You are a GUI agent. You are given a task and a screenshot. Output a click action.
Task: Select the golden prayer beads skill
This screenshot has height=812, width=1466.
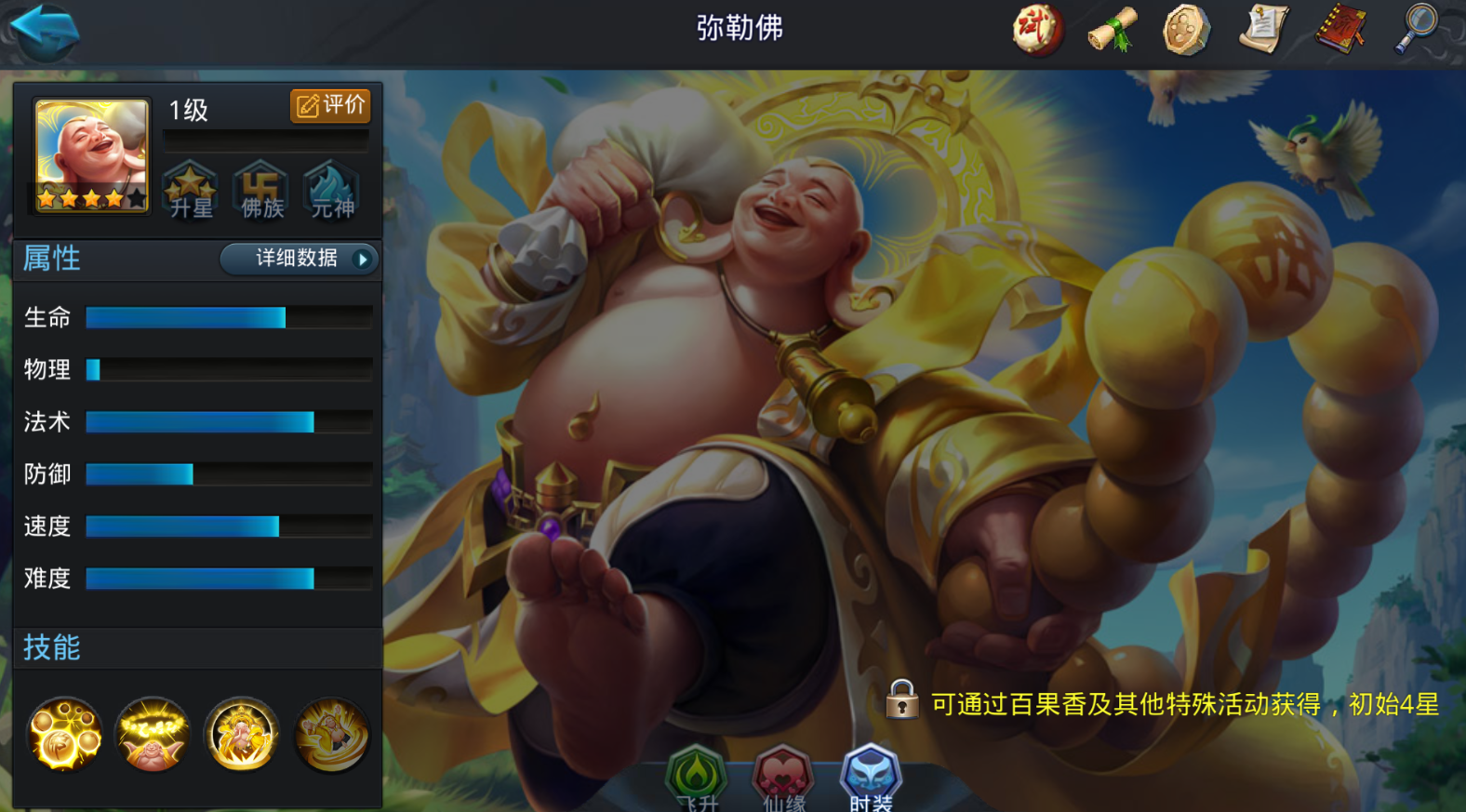click(x=64, y=735)
